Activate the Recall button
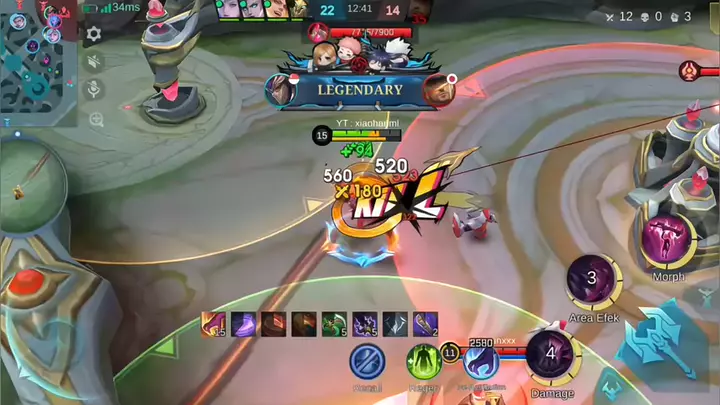720x405 pixels. point(367,360)
